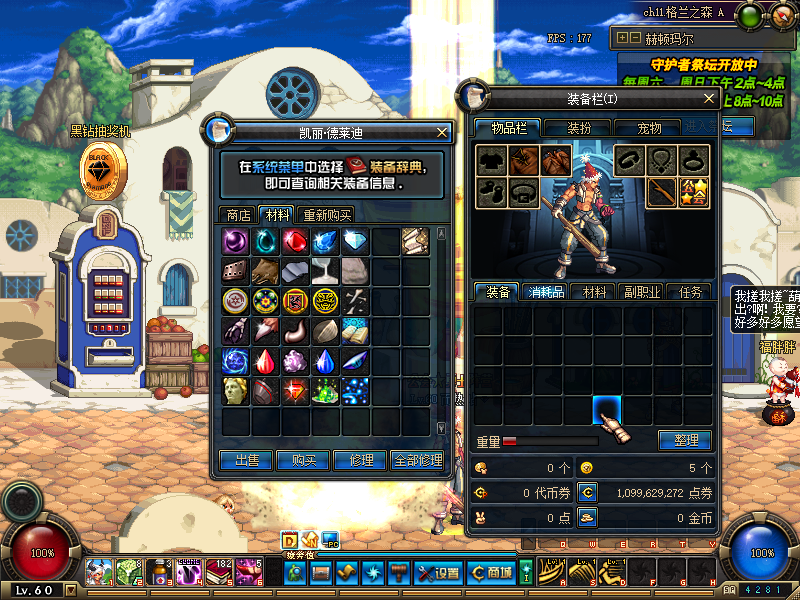Select the red gem material in shop
Image resolution: width=800 pixels, height=600 pixels.
coord(295,241)
